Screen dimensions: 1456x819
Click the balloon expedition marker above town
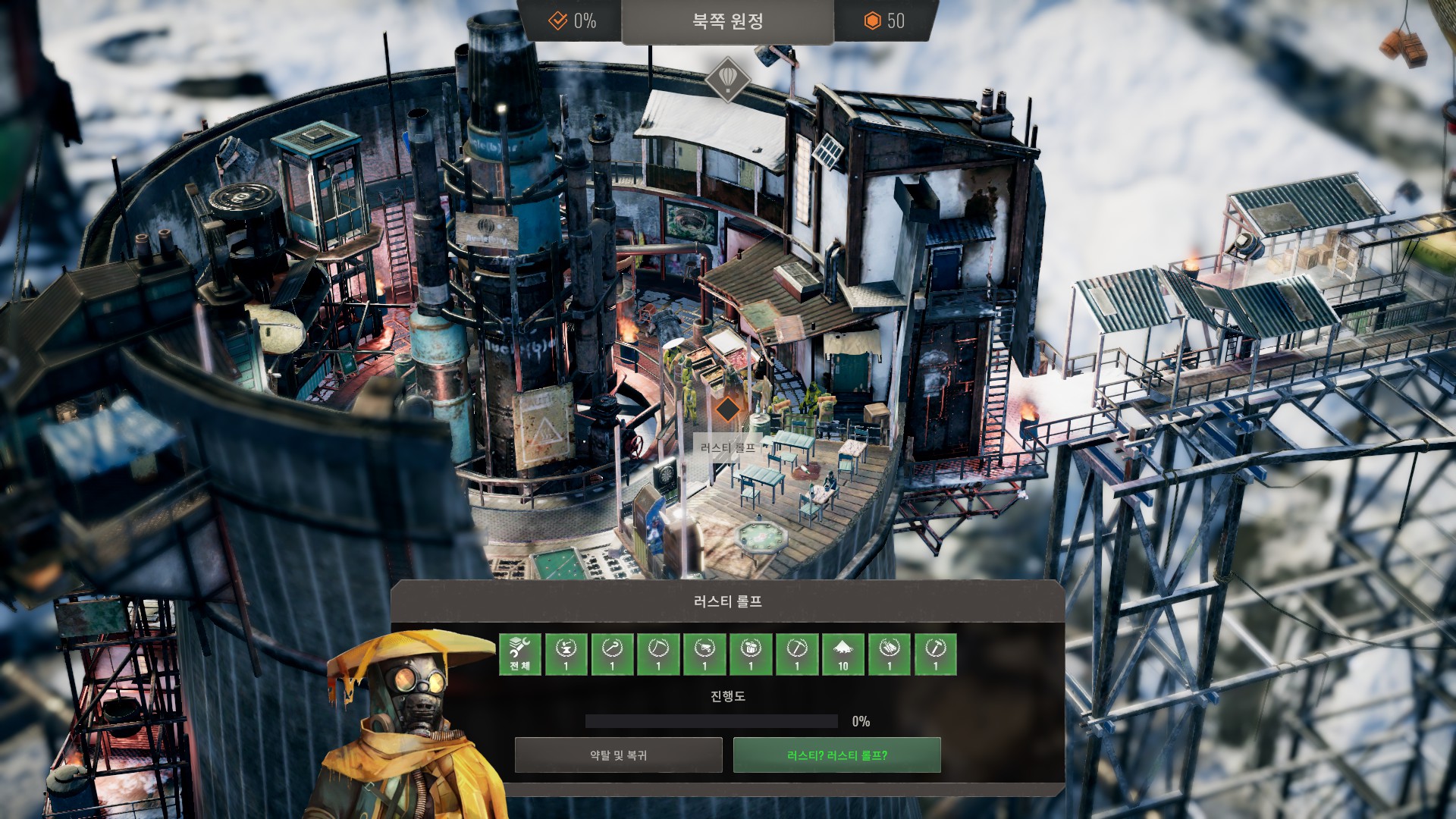click(727, 79)
